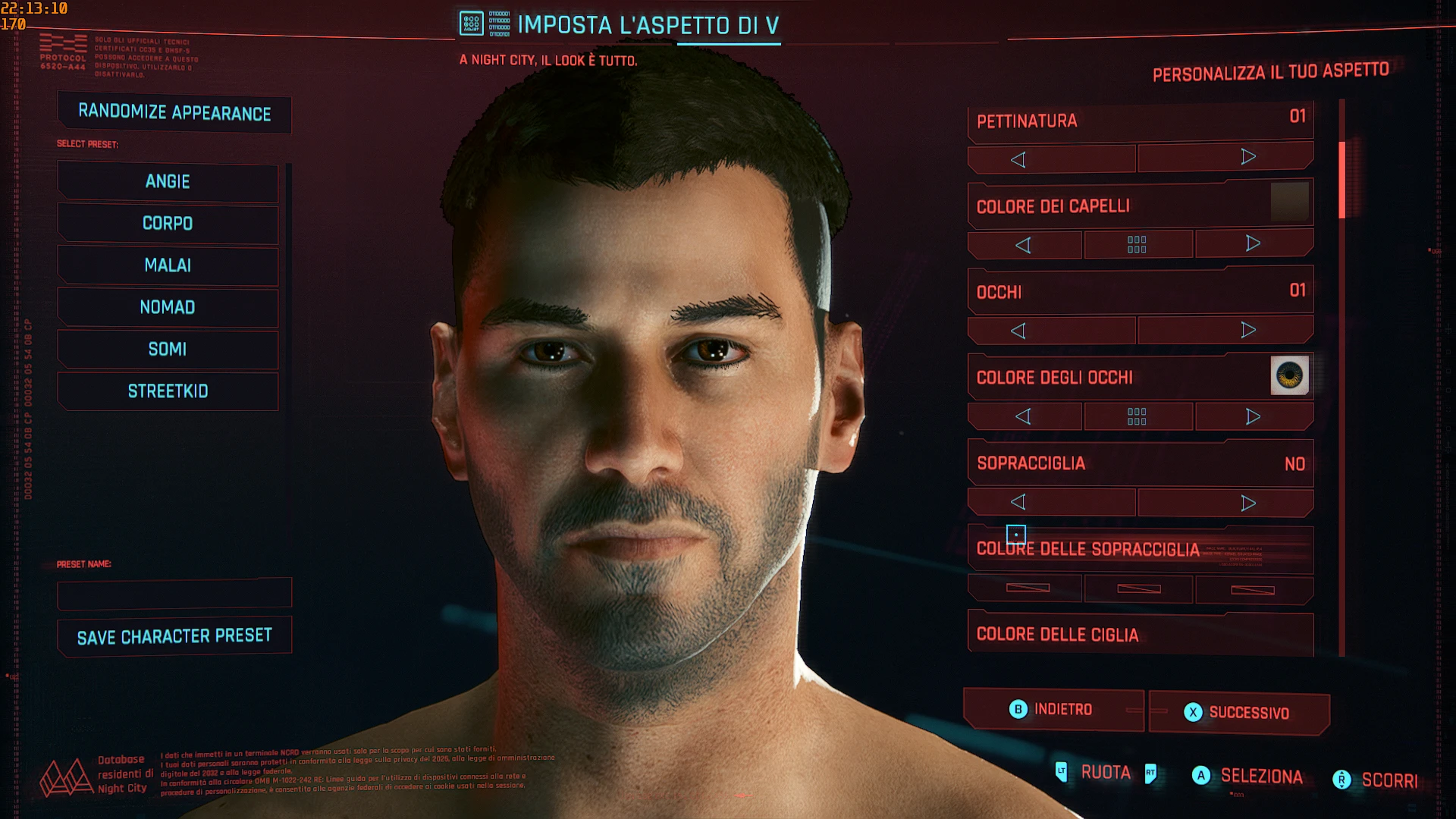The width and height of the screenshot is (1456, 819).
Task: Randomize the character appearance
Action: click(x=174, y=113)
